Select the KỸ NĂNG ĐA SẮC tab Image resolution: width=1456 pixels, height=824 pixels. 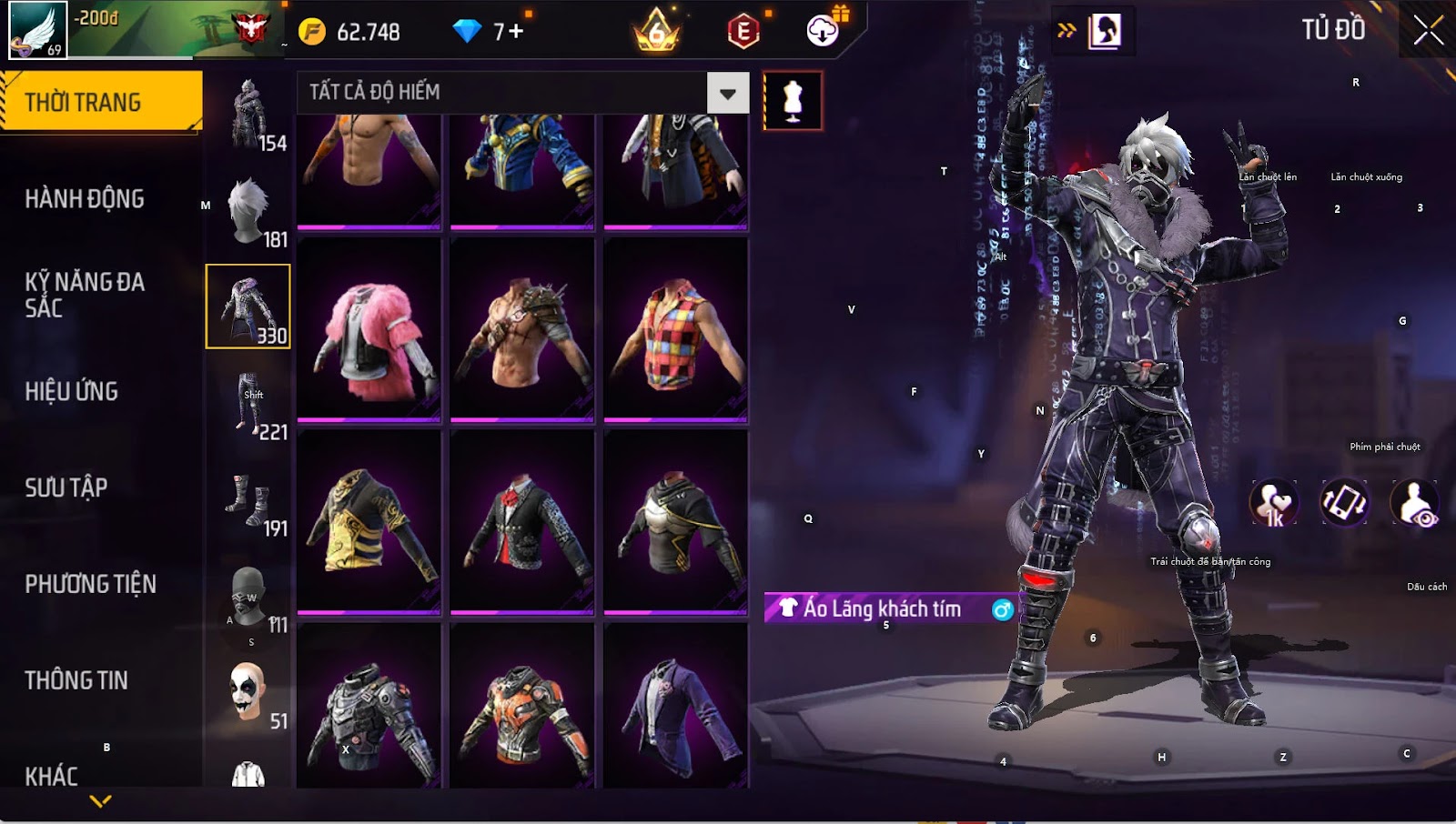[85, 295]
